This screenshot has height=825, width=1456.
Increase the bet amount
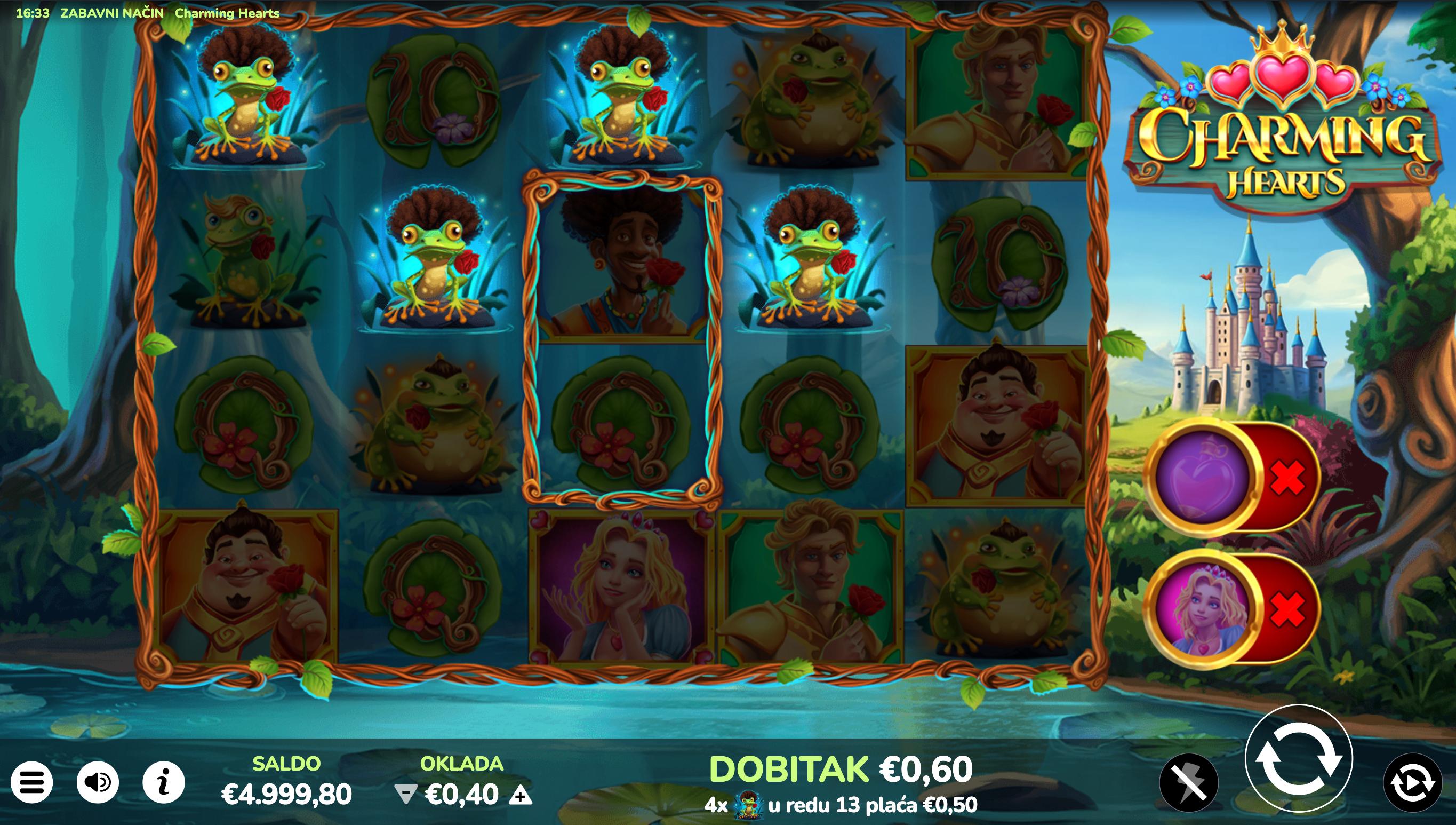pyautogui.click(x=520, y=796)
